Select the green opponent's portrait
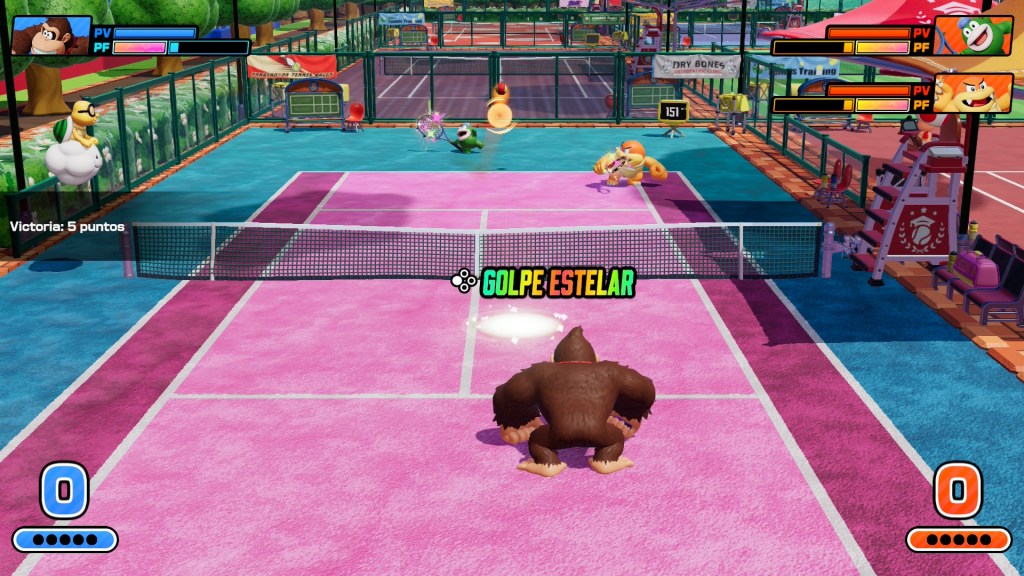 973,36
